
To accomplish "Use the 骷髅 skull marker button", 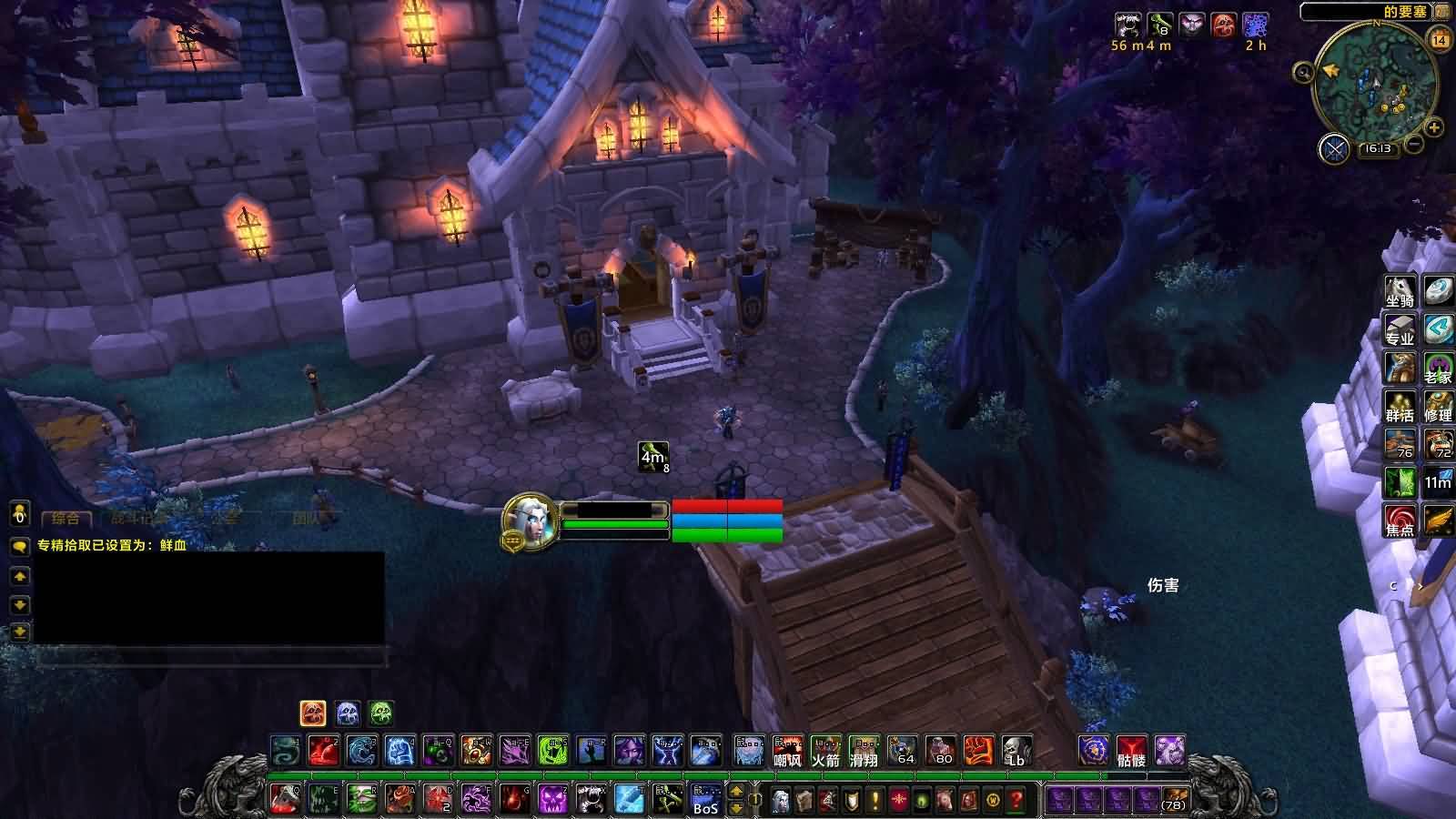I will pyautogui.click(x=1132, y=751).
